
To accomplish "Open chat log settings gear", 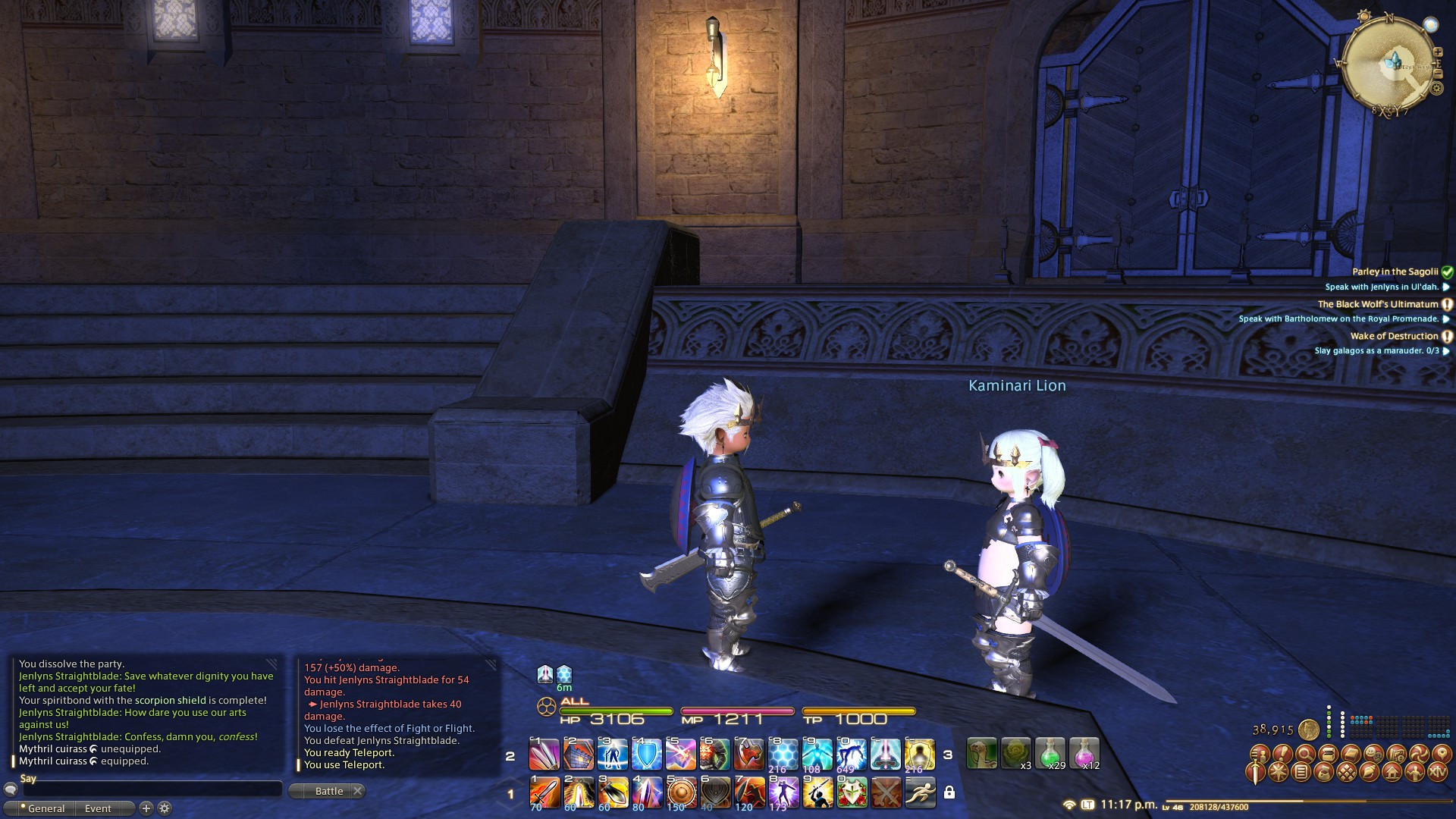I will (164, 808).
